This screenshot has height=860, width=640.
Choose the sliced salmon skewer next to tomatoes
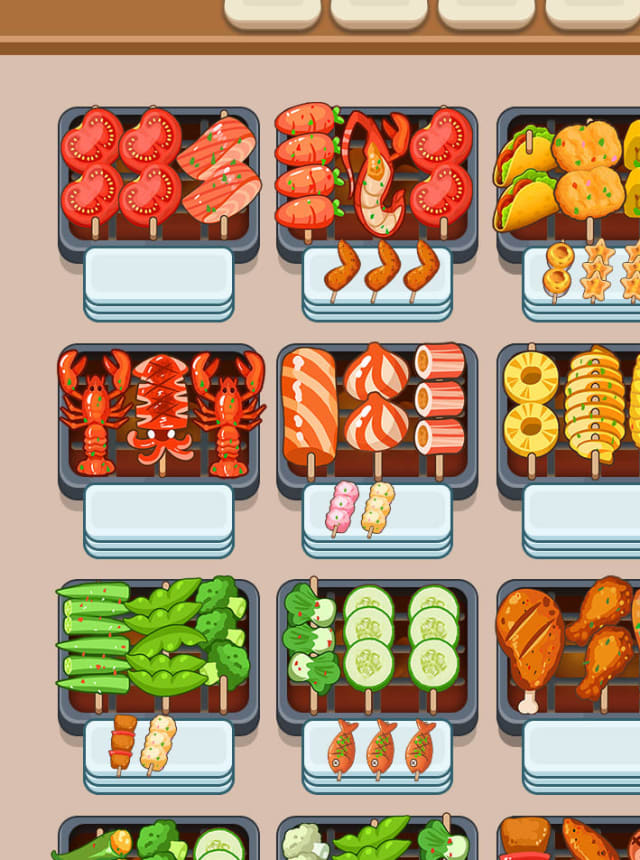(x=220, y=168)
